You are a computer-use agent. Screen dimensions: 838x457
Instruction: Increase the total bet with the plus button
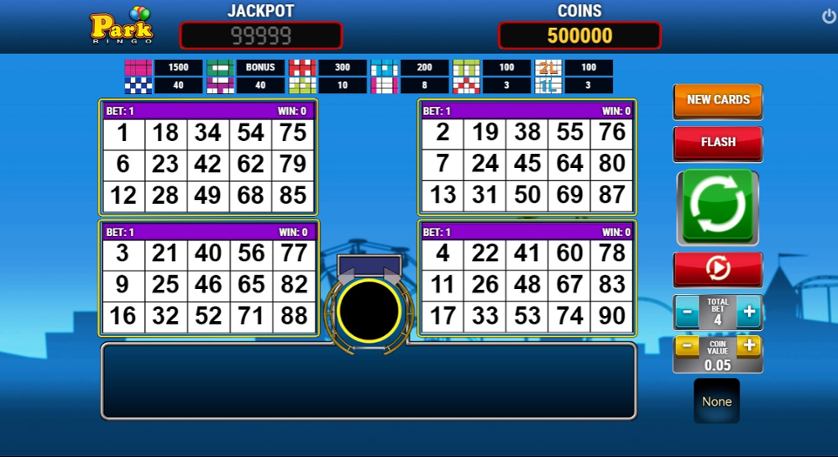(749, 312)
